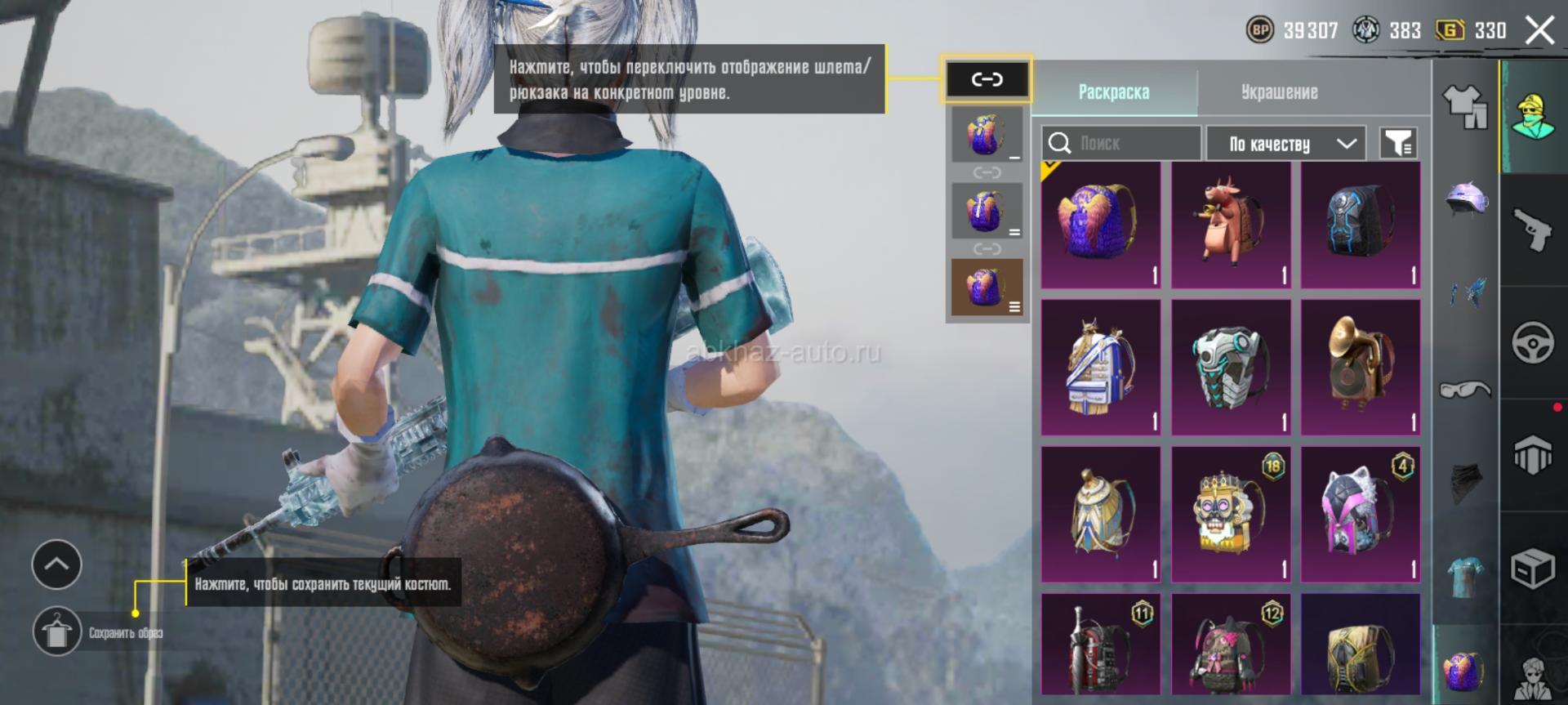Screen dimensions: 1568x705
Task: Open the filter options button
Action: pyautogui.click(x=1398, y=144)
